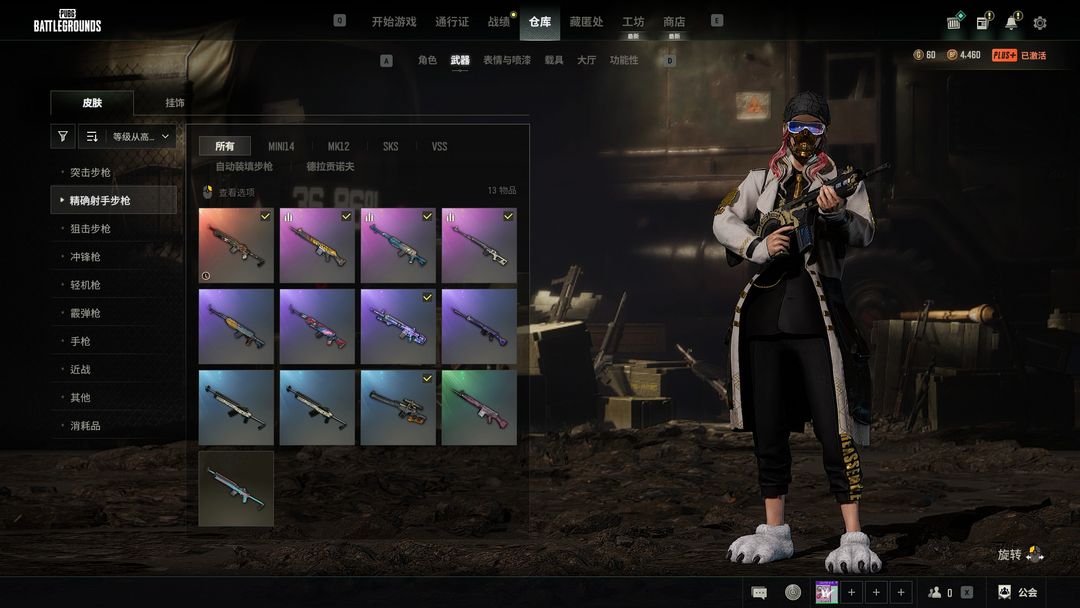Filter skins by SKS
The width and height of the screenshot is (1080, 608).
tap(390, 146)
